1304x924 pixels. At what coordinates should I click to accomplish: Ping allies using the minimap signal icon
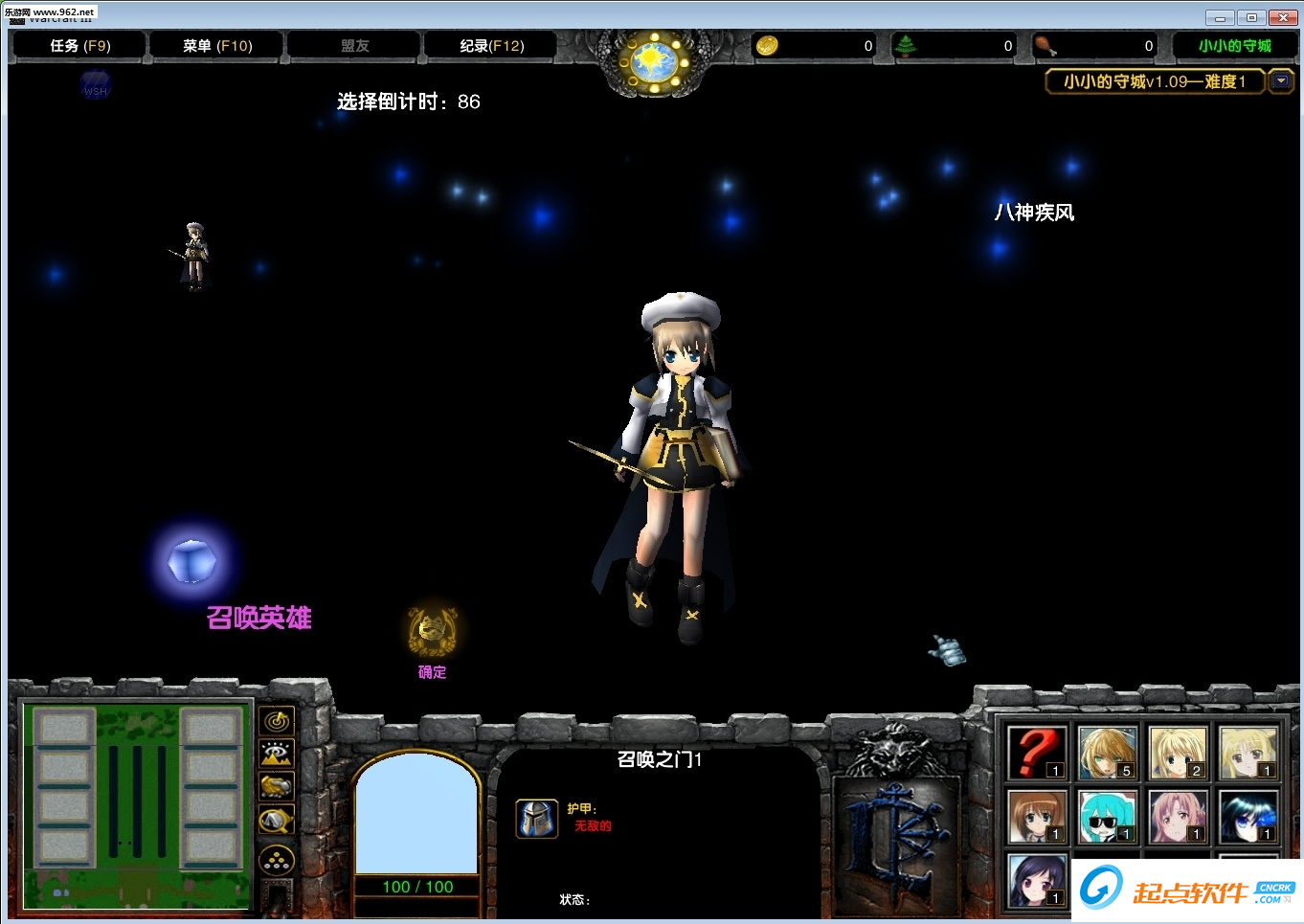click(x=277, y=722)
